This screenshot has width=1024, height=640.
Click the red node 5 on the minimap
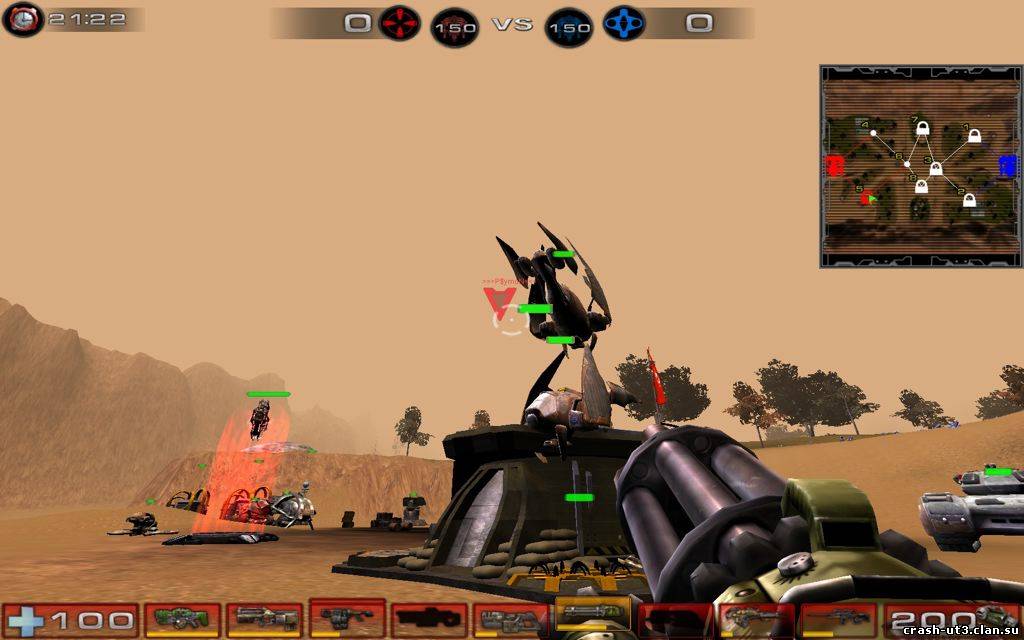[x=868, y=196]
